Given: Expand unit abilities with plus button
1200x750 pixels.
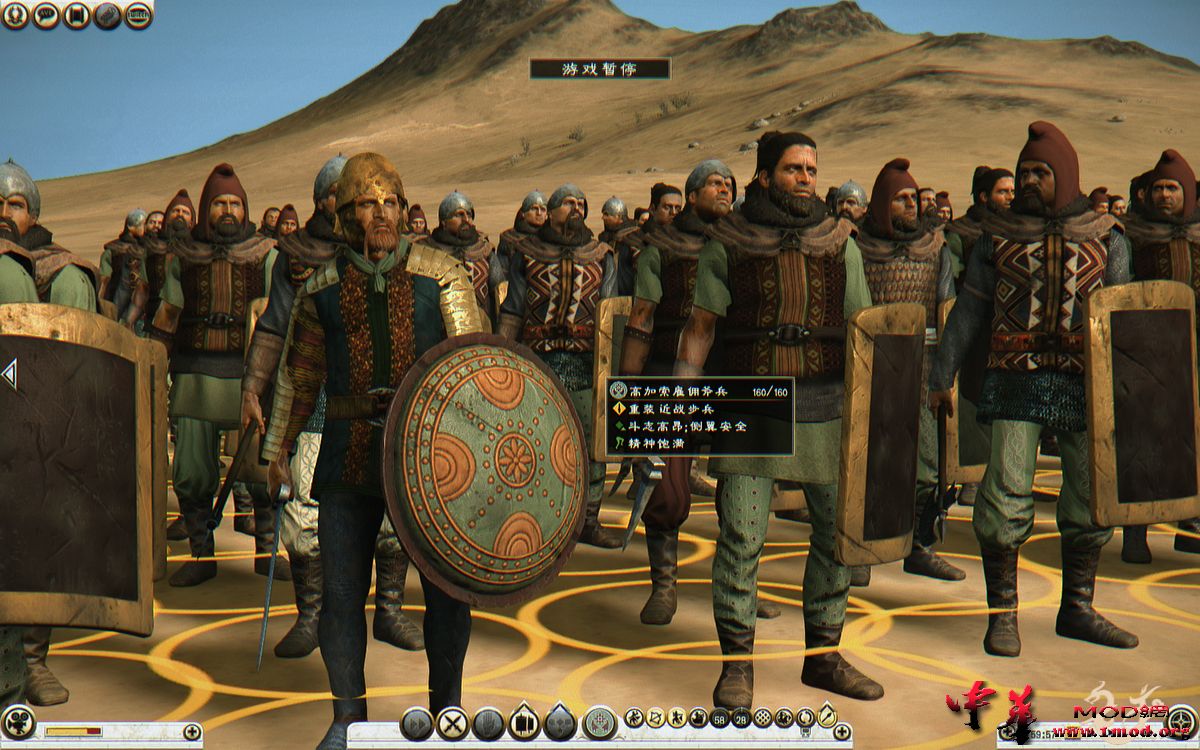Looking at the screenshot, I should coord(842,731).
